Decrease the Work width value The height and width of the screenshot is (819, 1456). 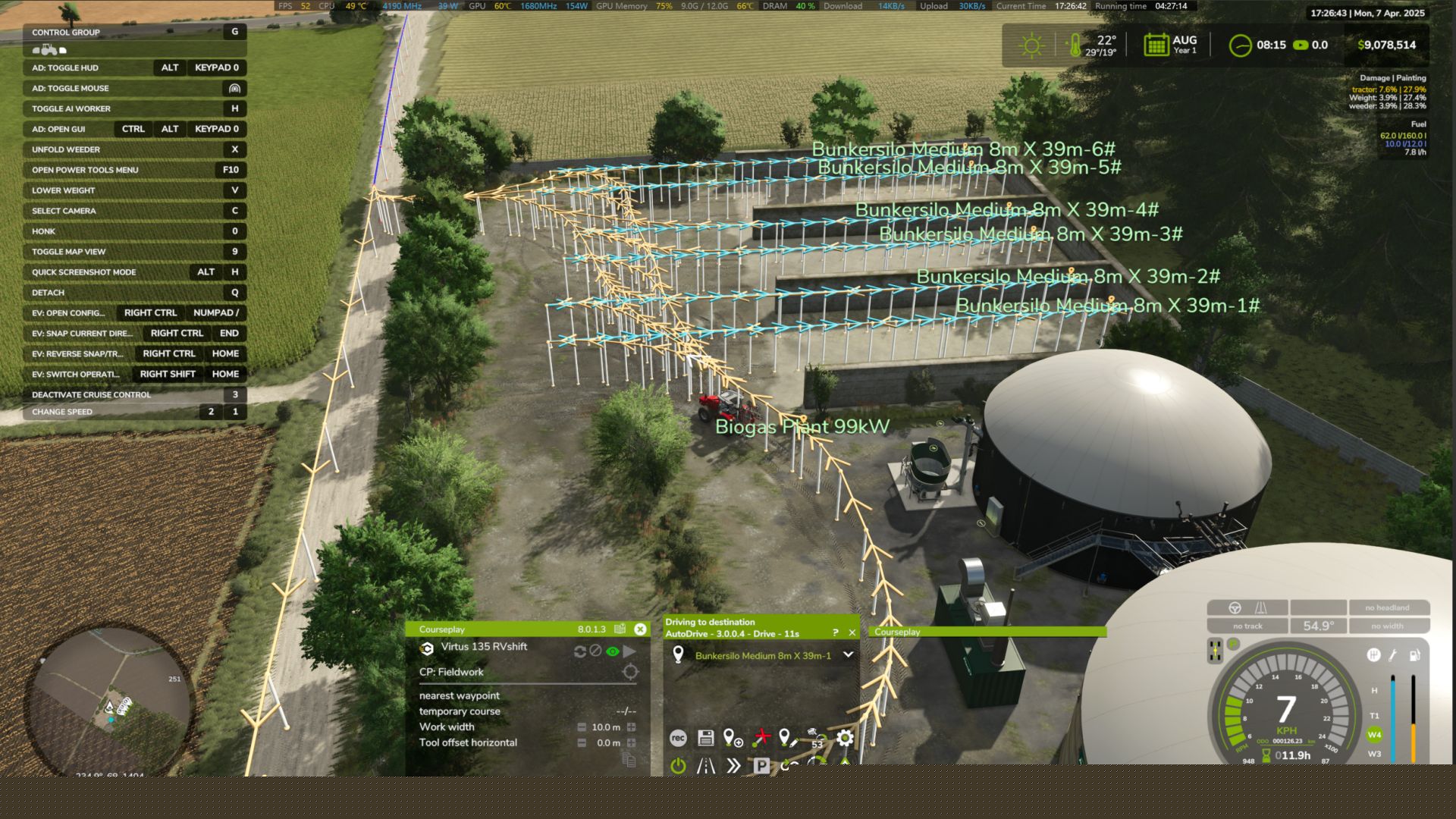[x=582, y=727]
